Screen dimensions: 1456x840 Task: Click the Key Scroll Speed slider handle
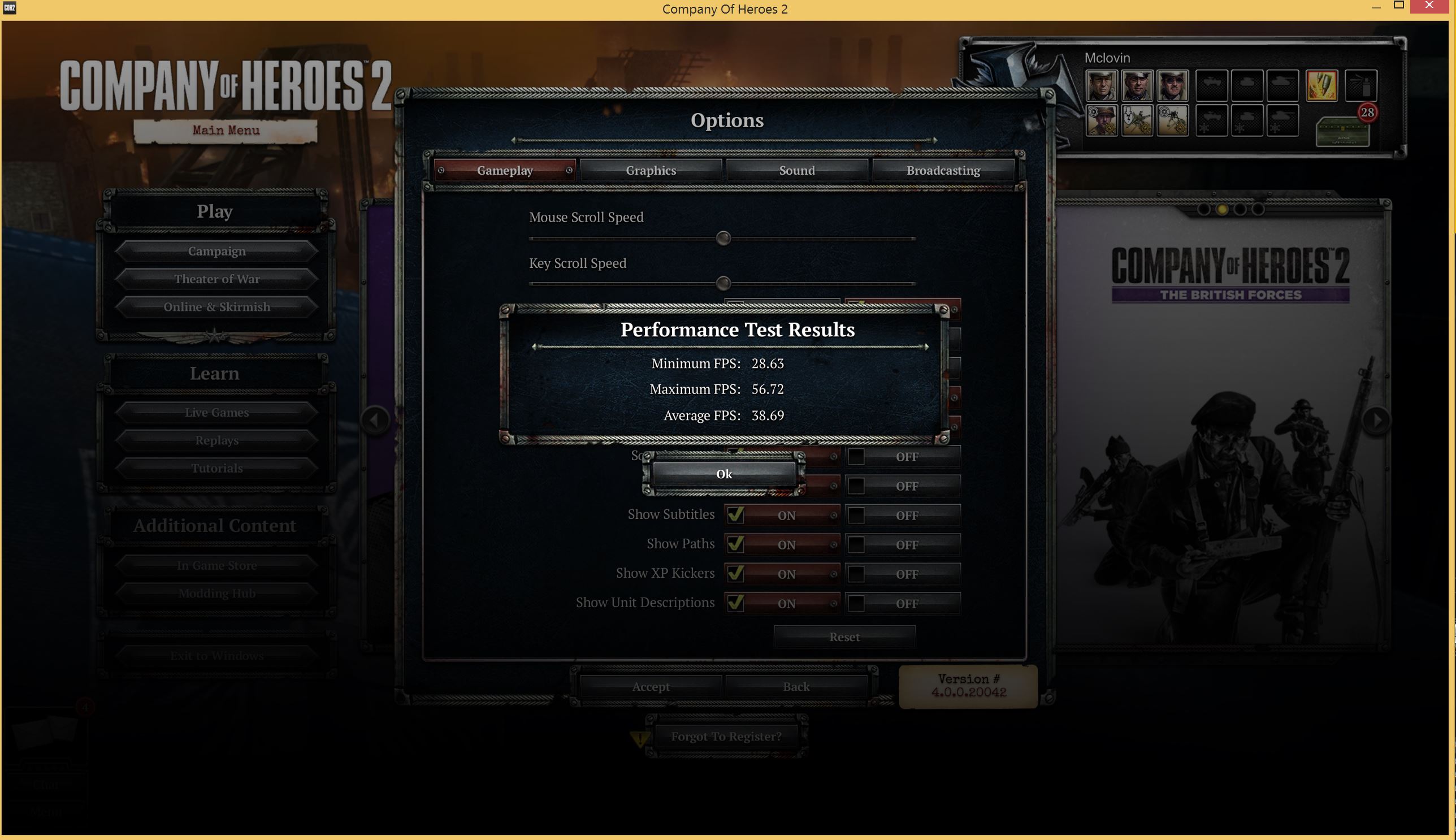click(723, 283)
